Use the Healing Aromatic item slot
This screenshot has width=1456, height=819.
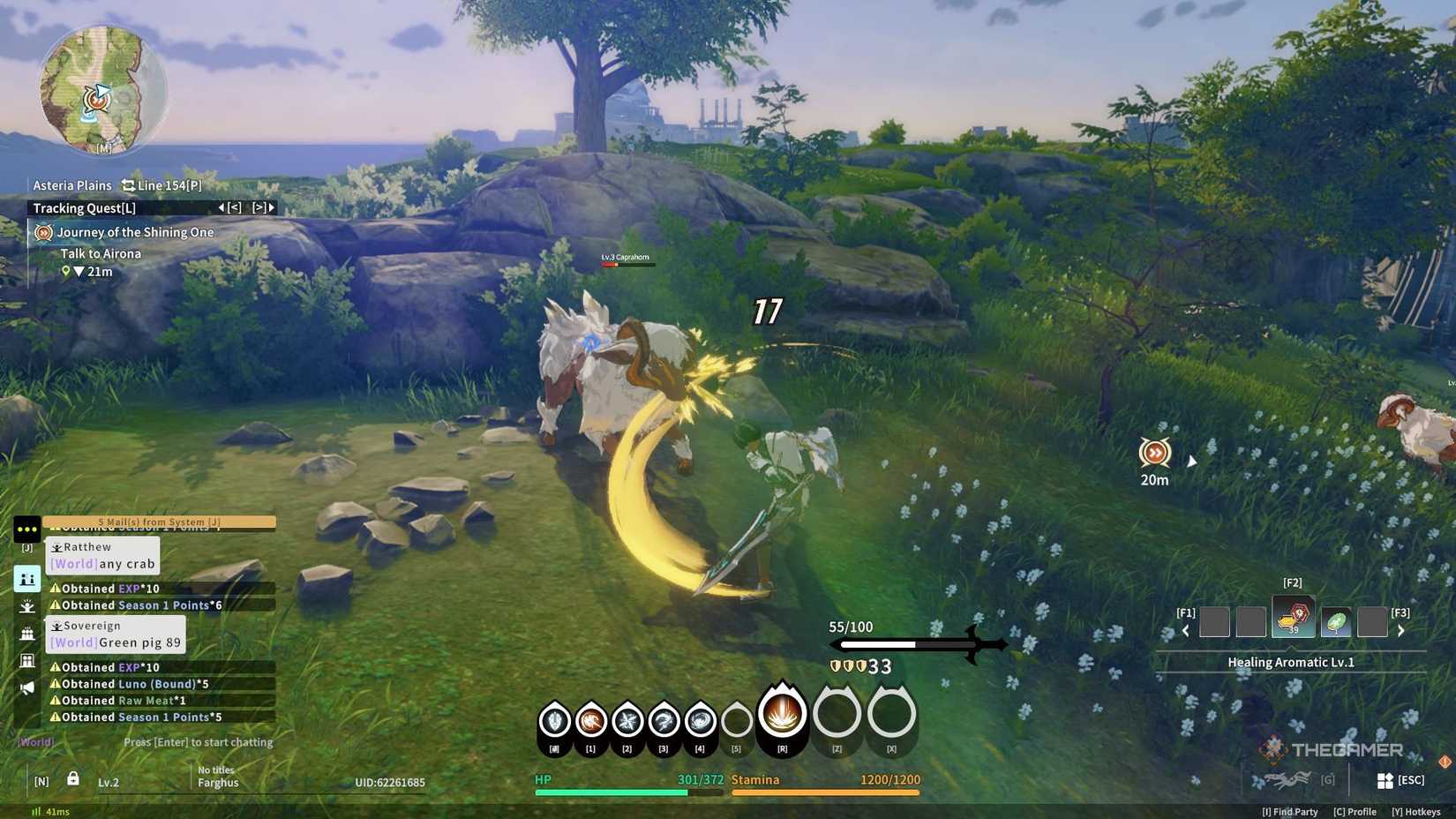click(x=1293, y=617)
